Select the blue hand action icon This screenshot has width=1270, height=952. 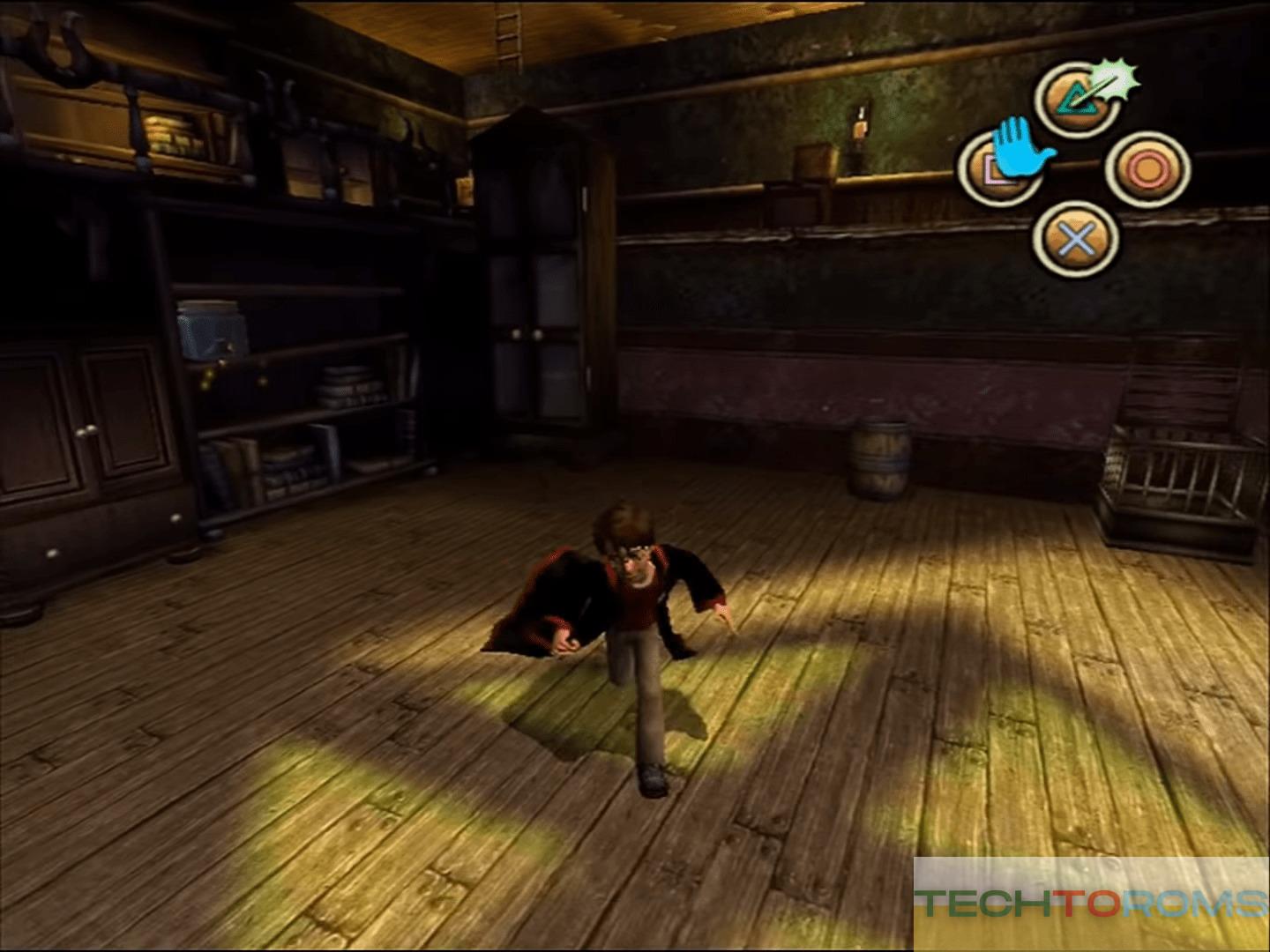1021,150
